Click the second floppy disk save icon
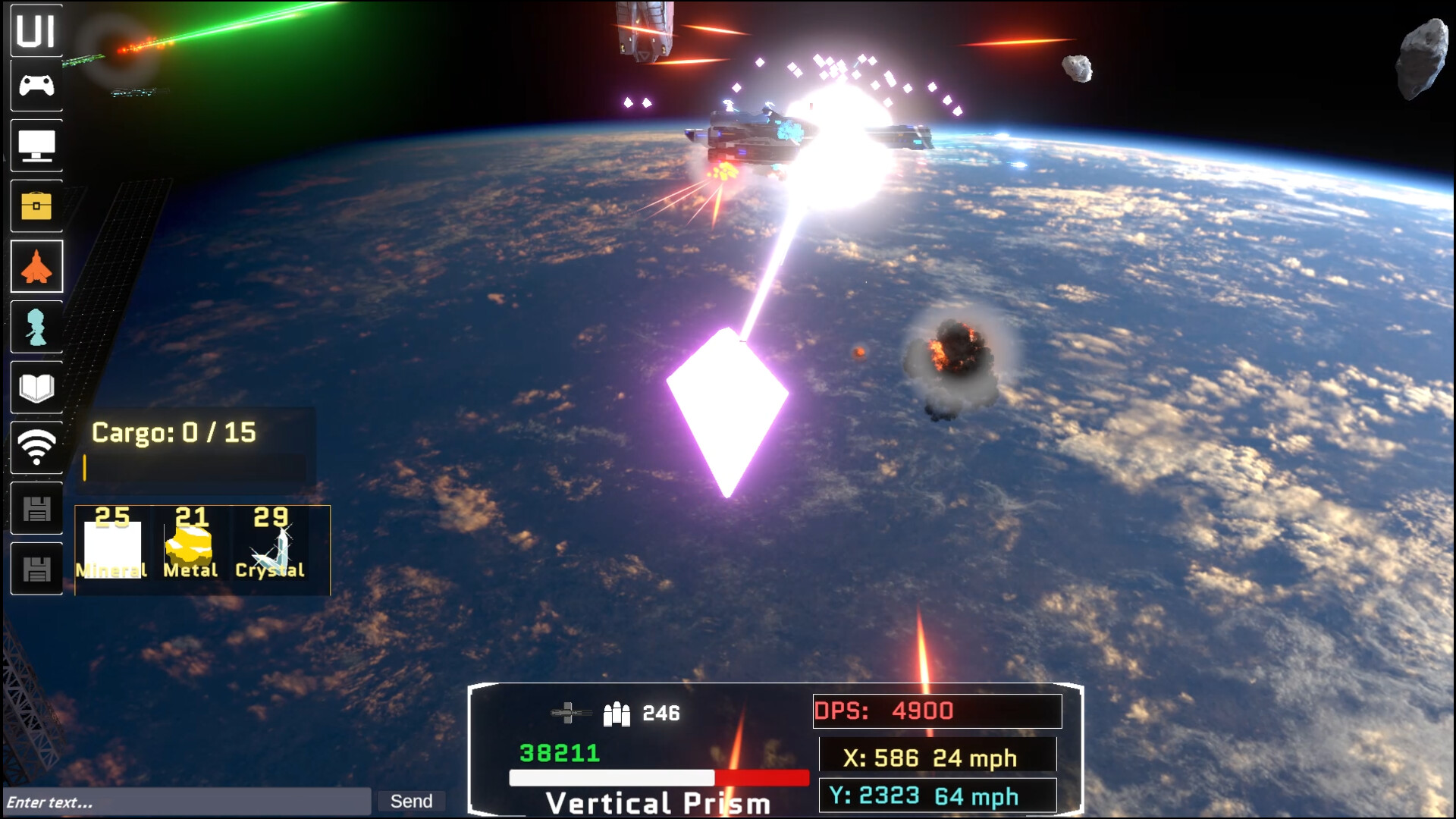 (36, 567)
